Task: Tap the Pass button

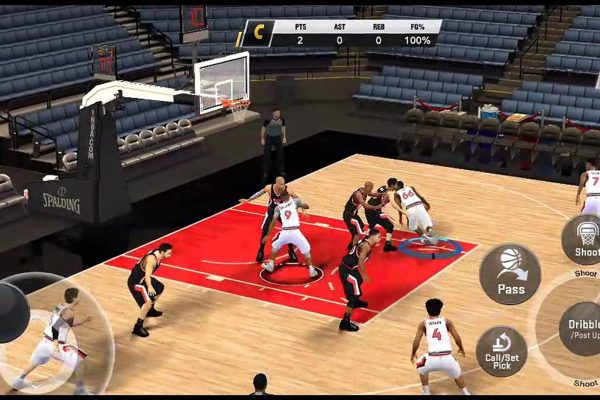Action: pos(510,274)
